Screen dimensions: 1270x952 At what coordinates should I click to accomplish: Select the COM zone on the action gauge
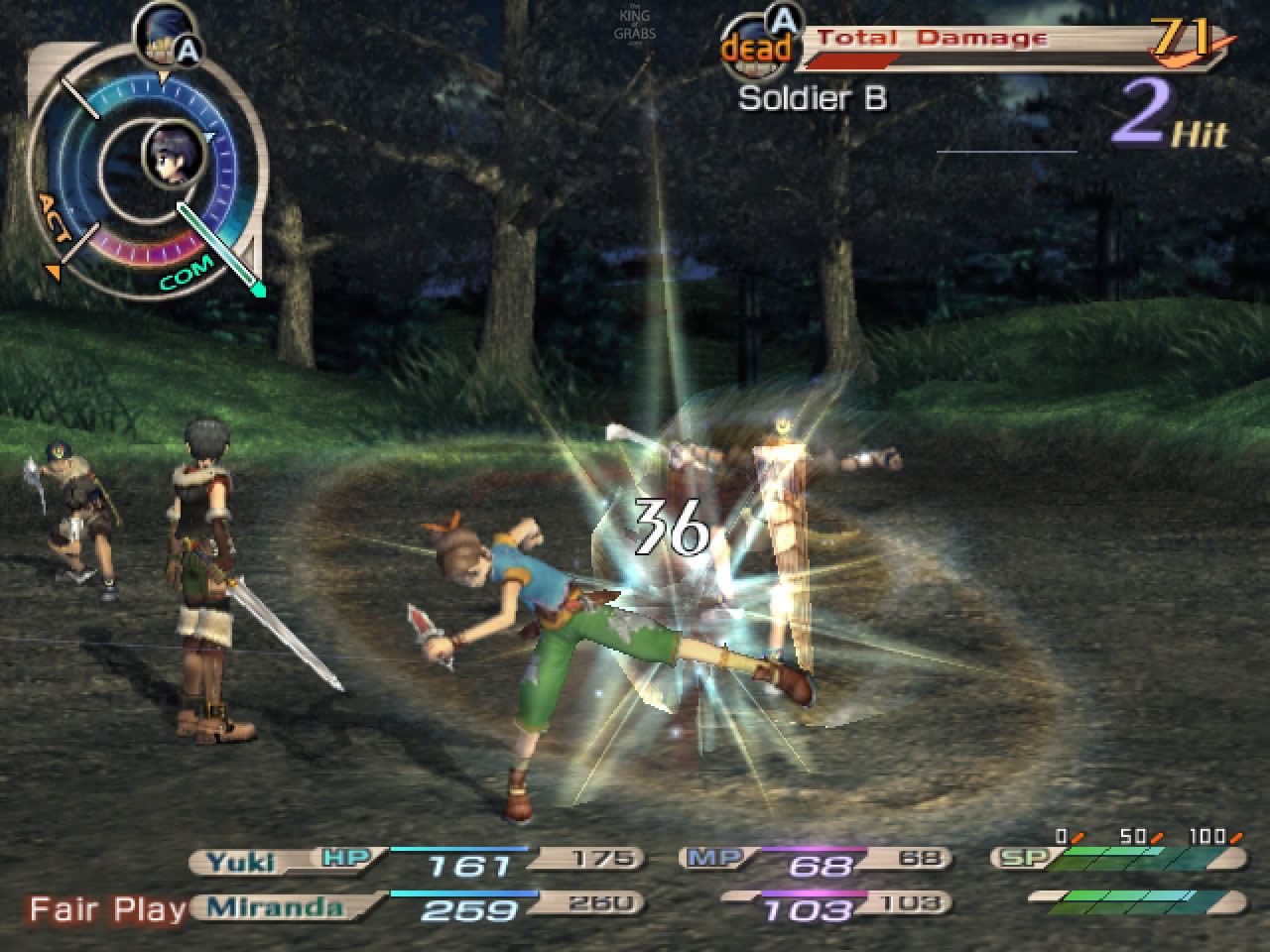click(187, 275)
